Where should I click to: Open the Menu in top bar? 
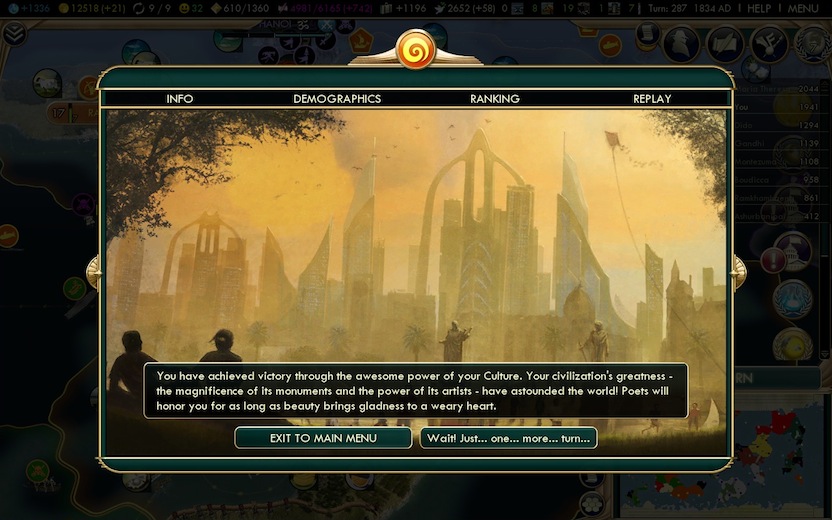tap(803, 8)
